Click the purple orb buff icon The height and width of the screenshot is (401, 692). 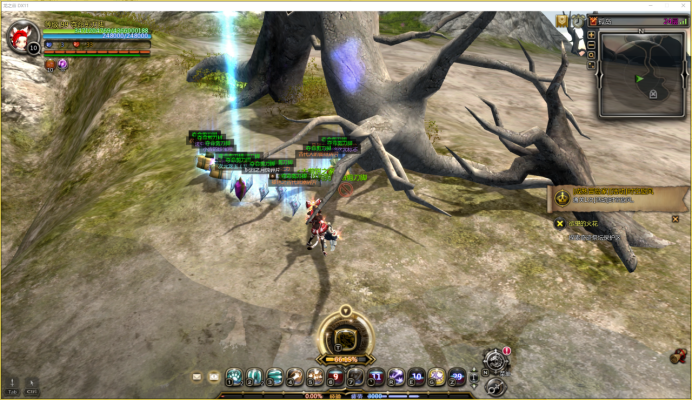coord(62,63)
